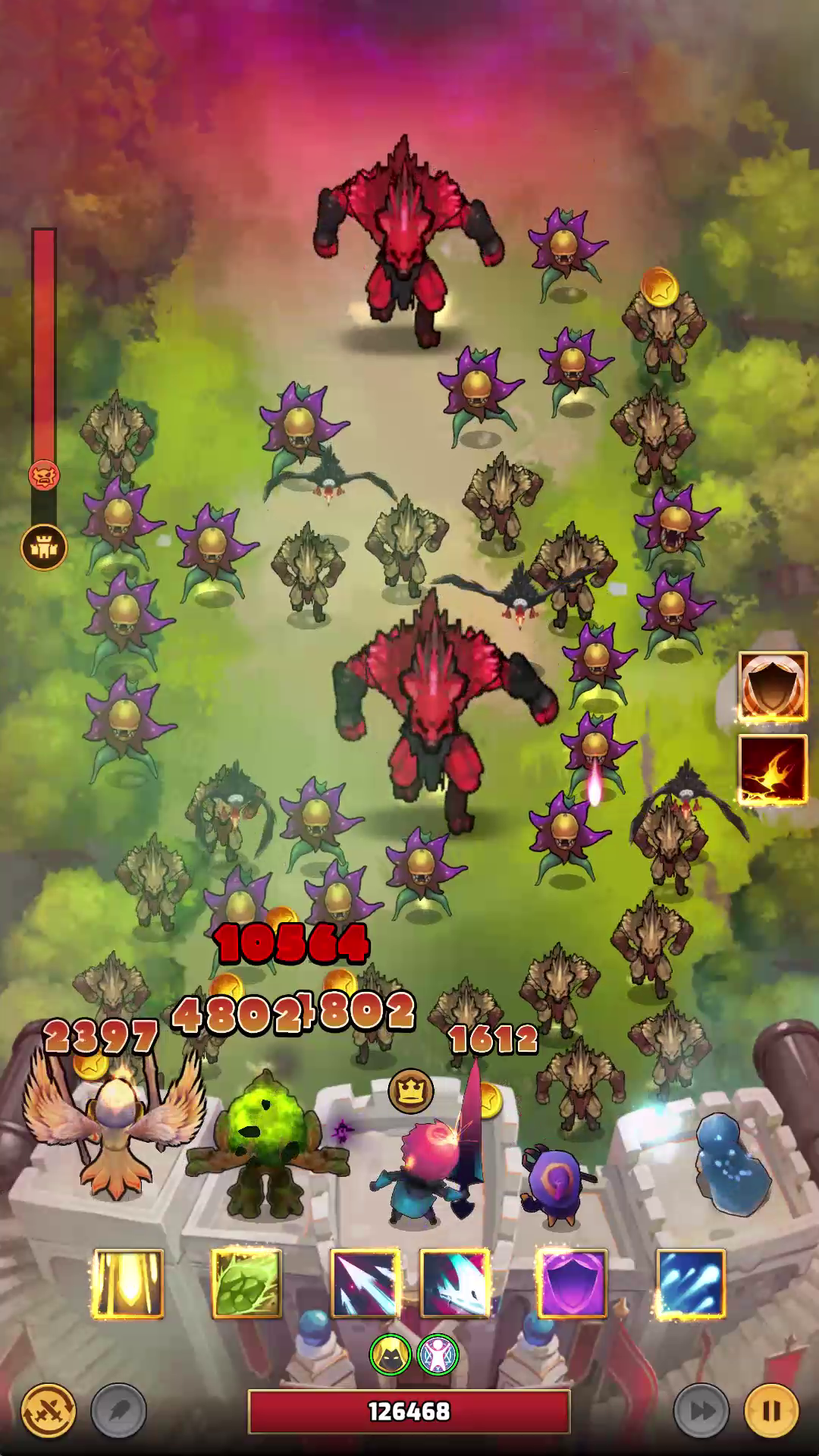Cast the white arrow volley skill
This screenshot has height=1456, width=819.
pyautogui.click(x=365, y=1284)
